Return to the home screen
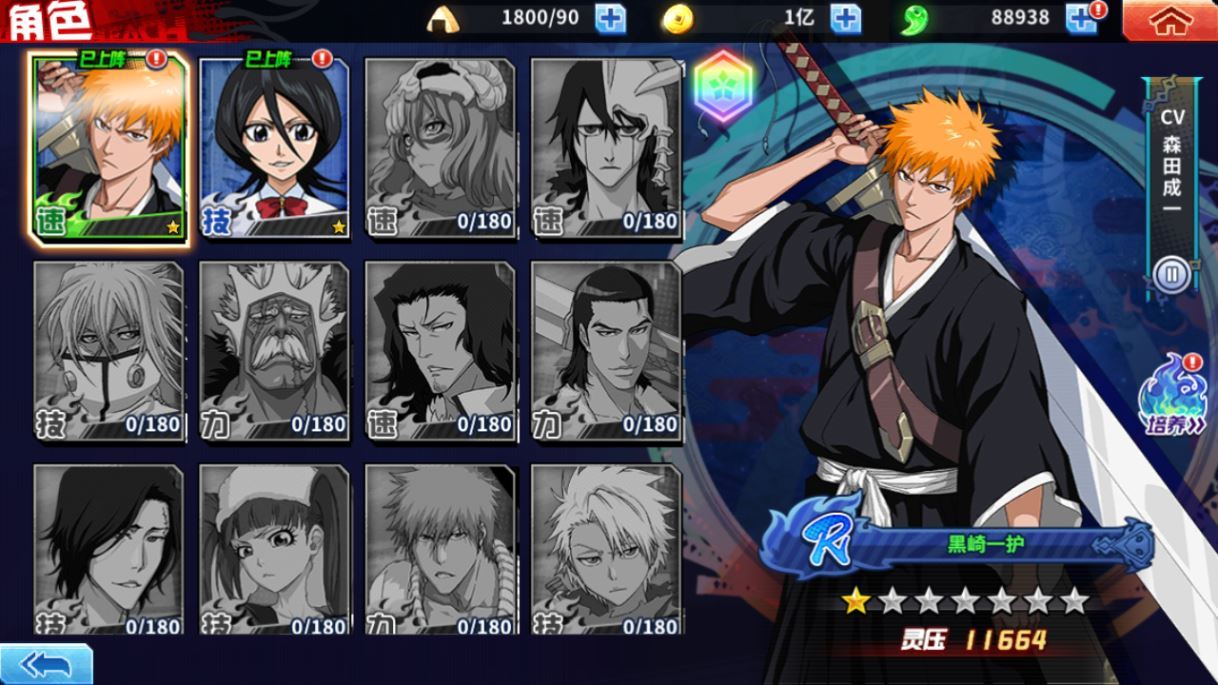The image size is (1218, 685). click(x=1169, y=21)
